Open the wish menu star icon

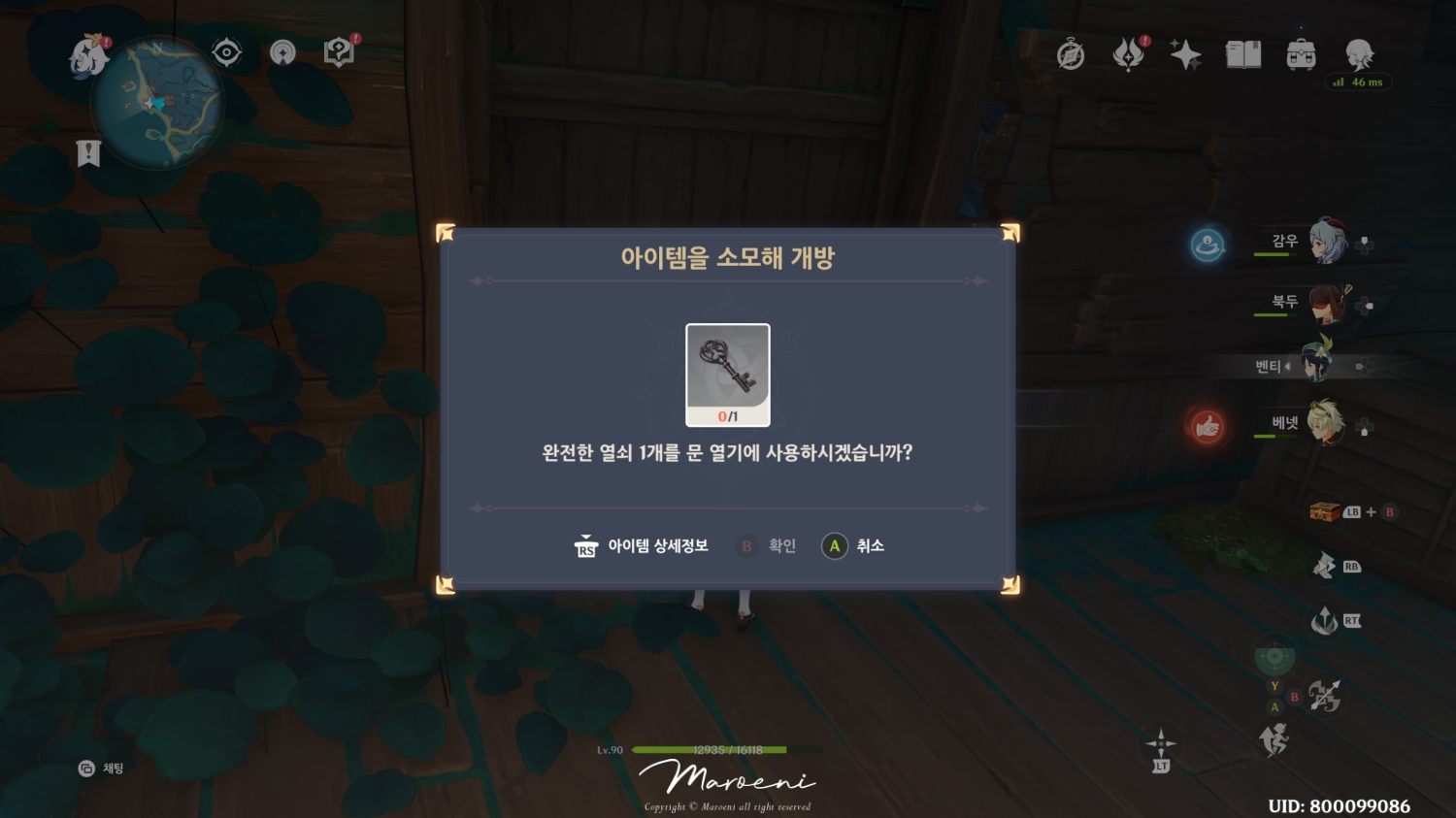click(1186, 55)
